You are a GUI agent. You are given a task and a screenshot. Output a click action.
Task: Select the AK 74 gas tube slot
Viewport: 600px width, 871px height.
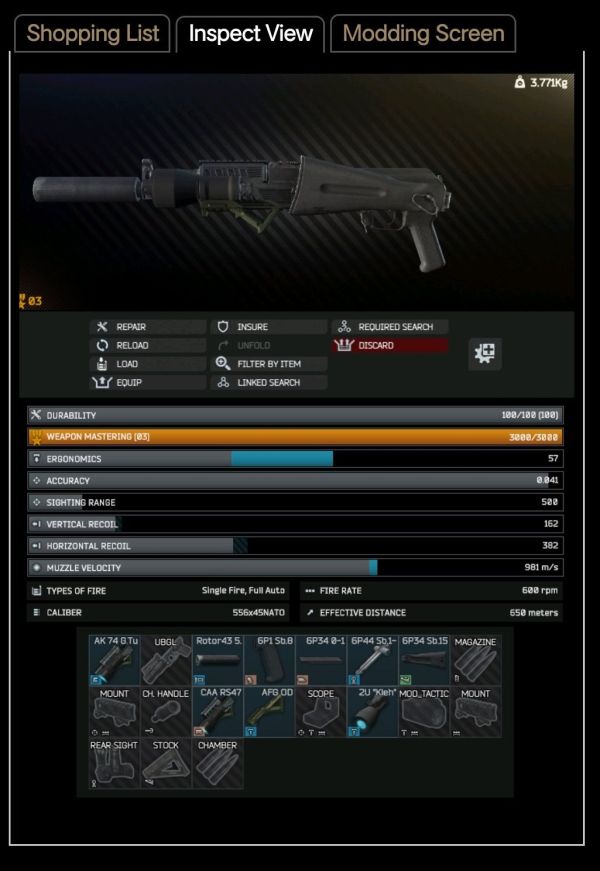point(114,659)
